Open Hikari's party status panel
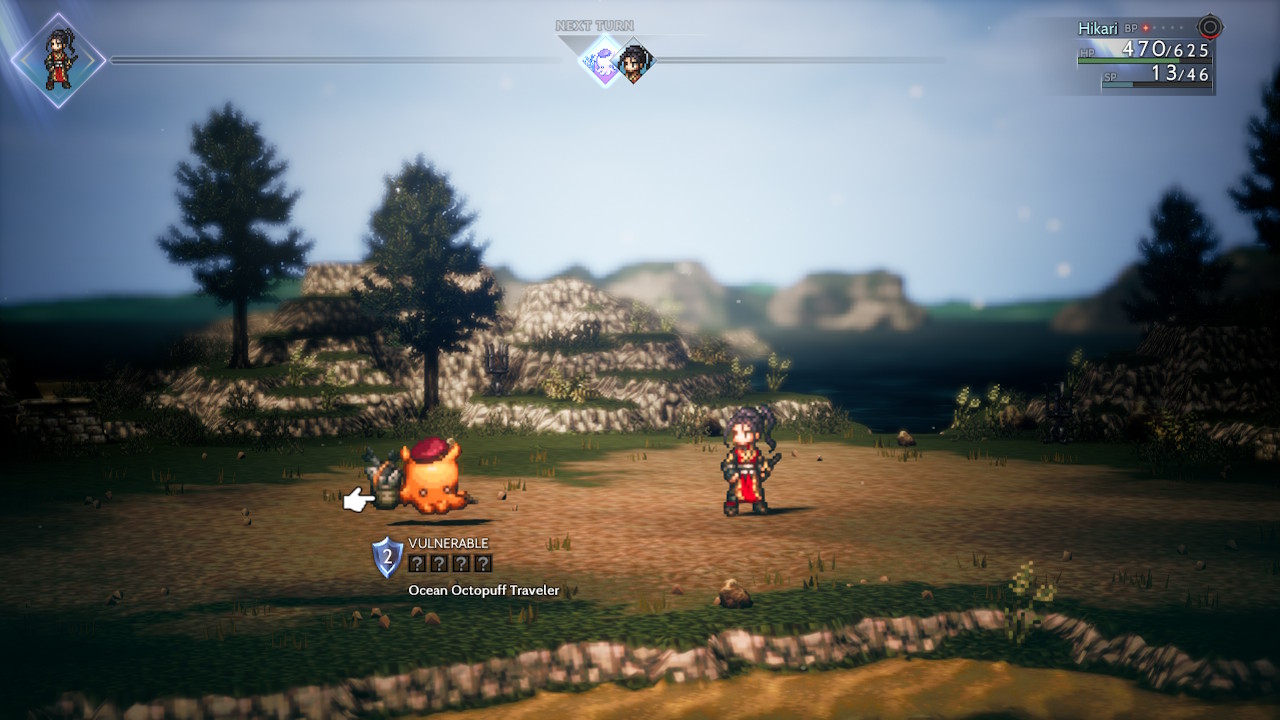This screenshot has width=1280, height=720. [x=1144, y=55]
